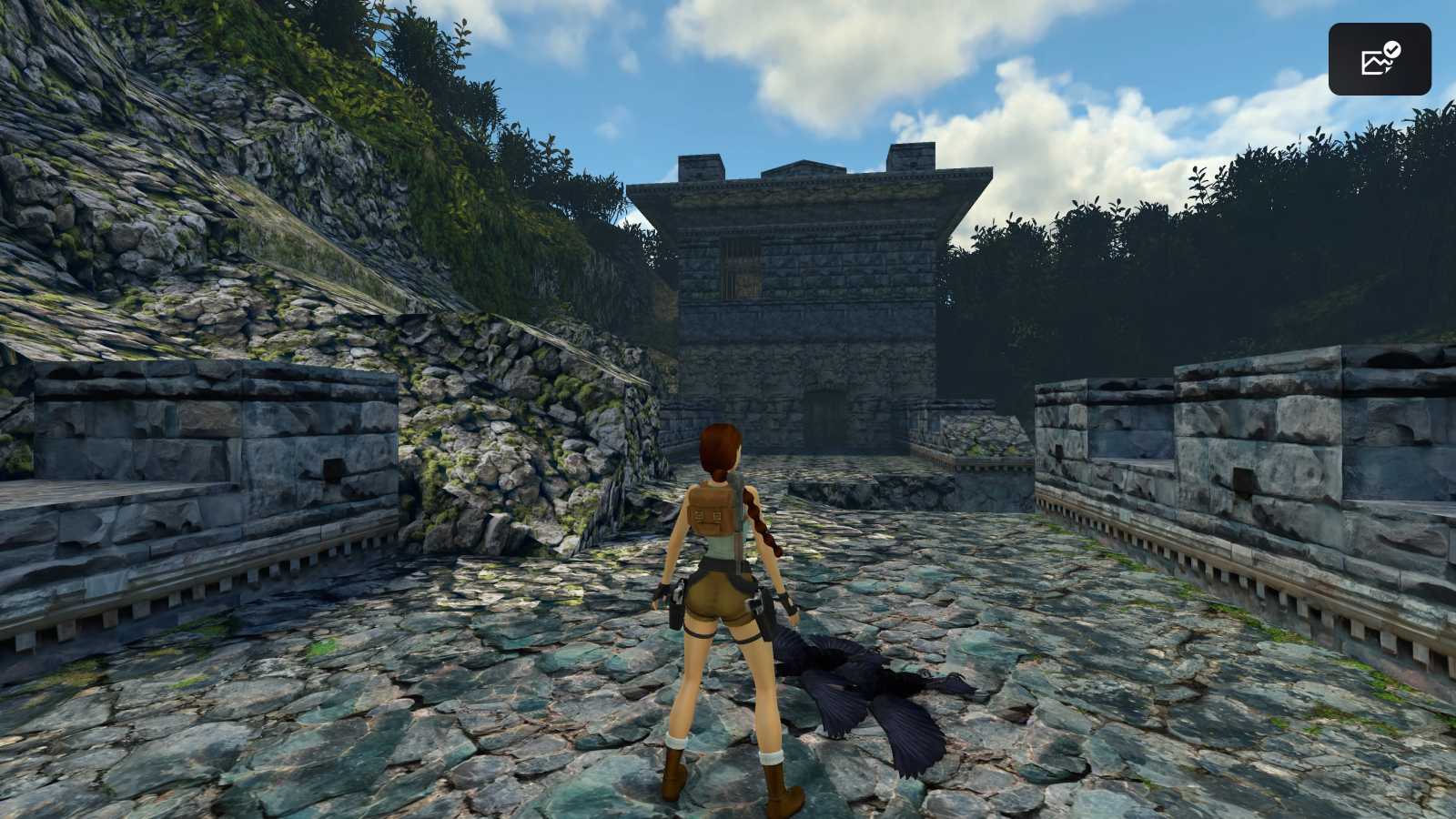Click the screenshot saved notification icon
Image resolution: width=1456 pixels, height=819 pixels.
1377,60
